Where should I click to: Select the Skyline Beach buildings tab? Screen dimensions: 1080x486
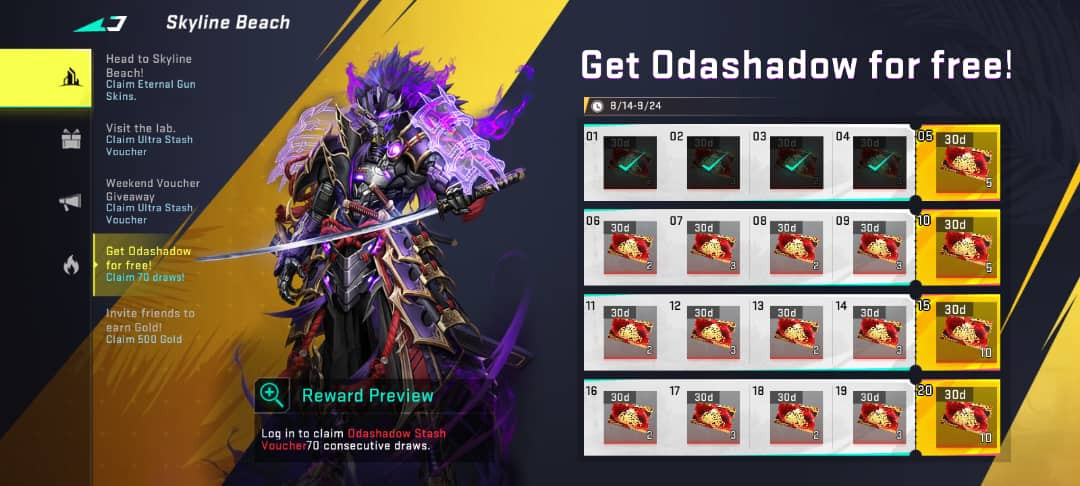pyautogui.click(x=70, y=77)
